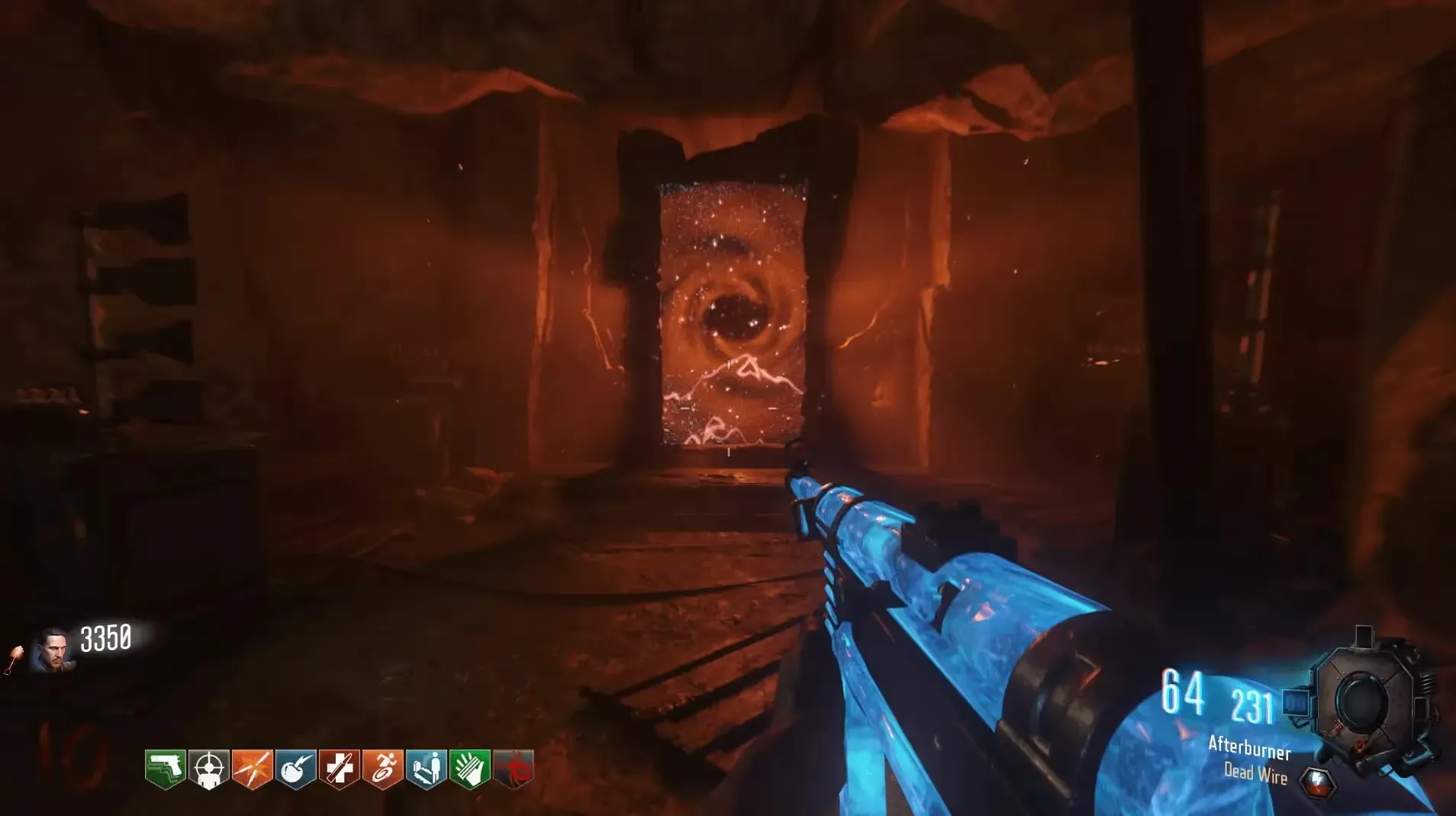
Task: Click the Dead Wire lightning hexagon icon
Action: point(1318,783)
